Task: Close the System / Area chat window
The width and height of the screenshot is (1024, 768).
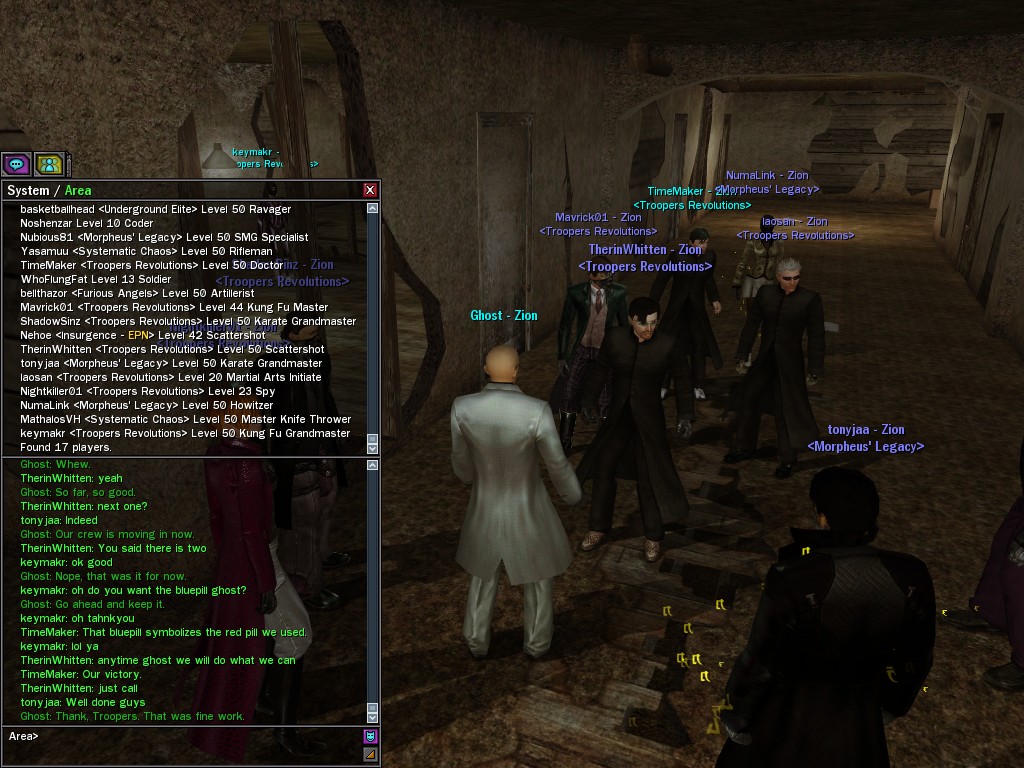Action: (370, 190)
